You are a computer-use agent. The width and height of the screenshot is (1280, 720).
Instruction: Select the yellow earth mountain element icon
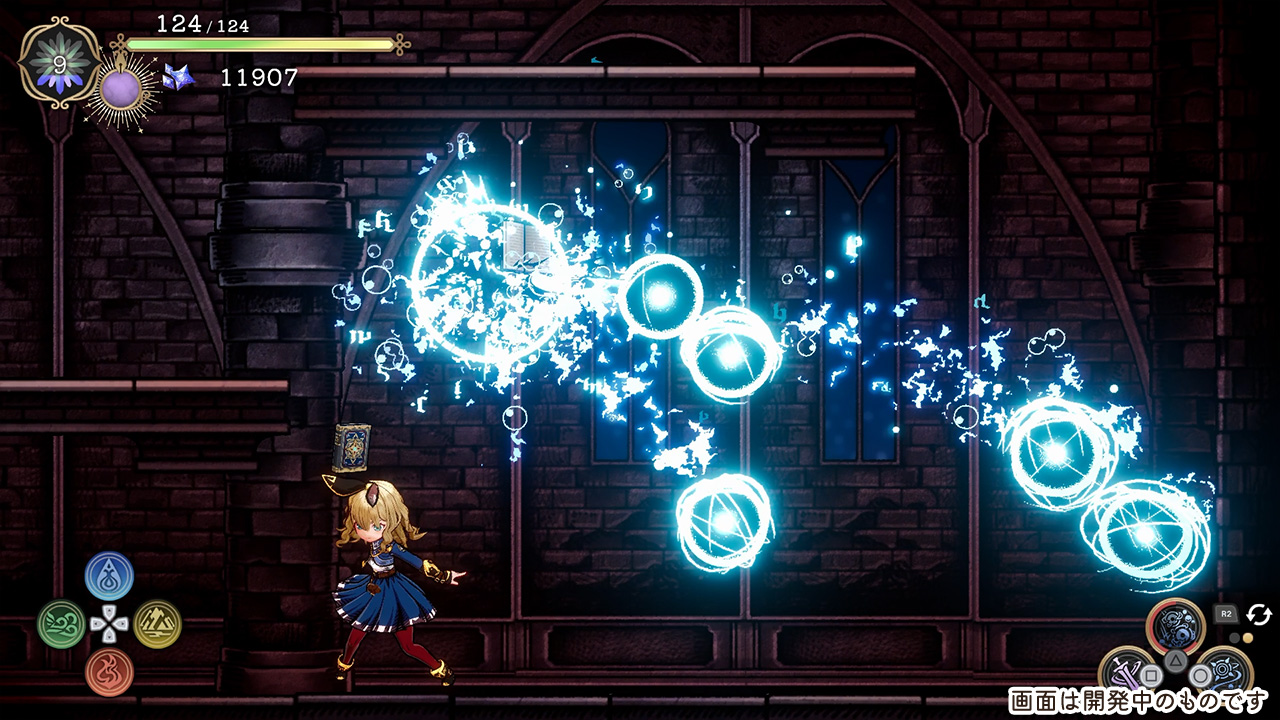tap(157, 624)
